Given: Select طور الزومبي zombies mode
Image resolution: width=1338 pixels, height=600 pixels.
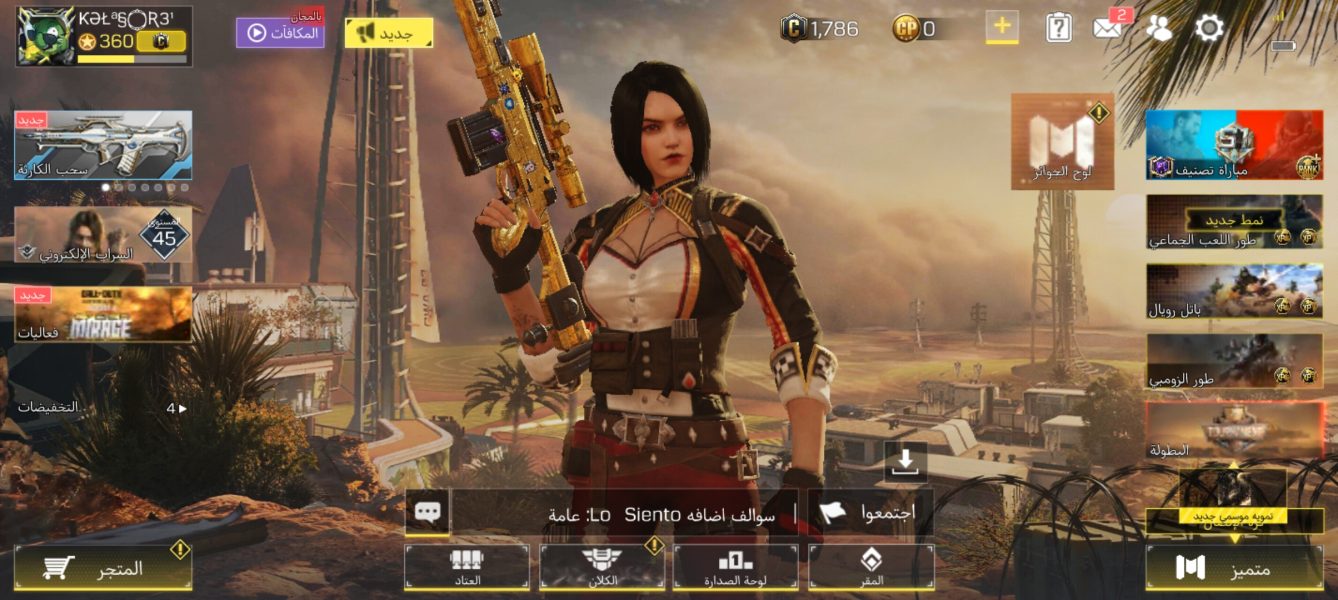Looking at the screenshot, I should click(x=1234, y=361).
